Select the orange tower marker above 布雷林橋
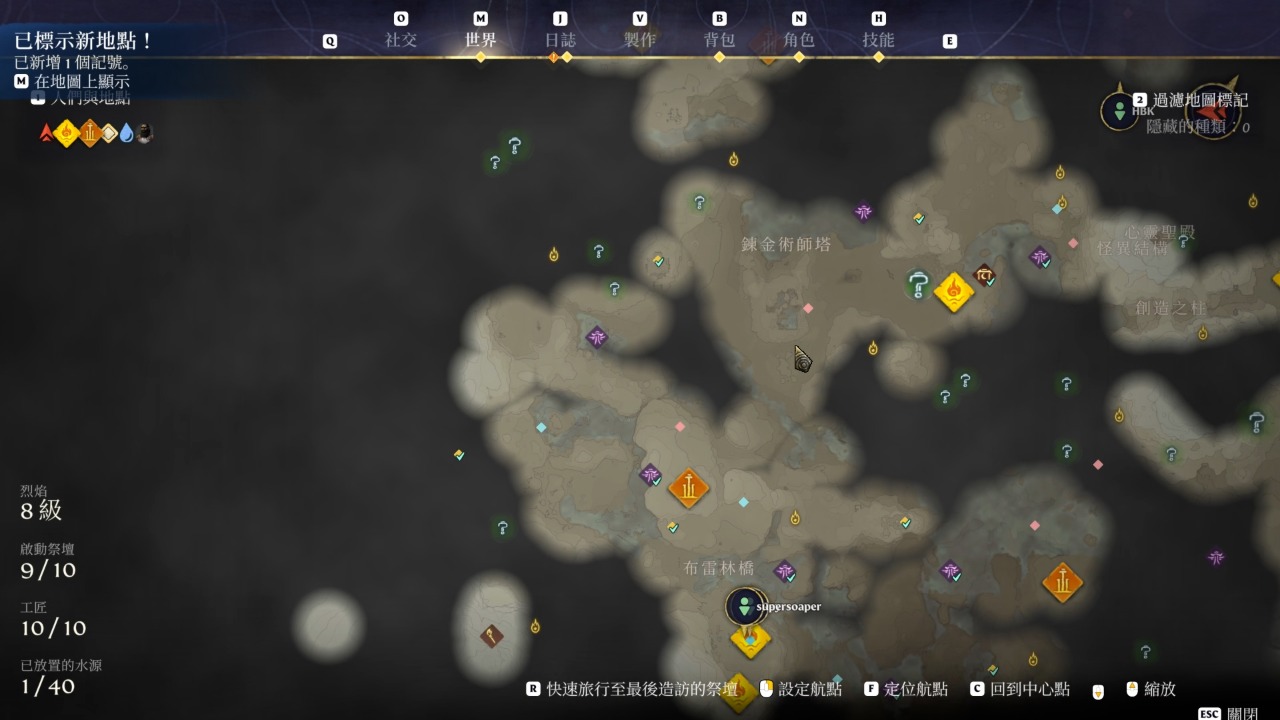The height and width of the screenshot is (720, 1280). pos(688,488)
